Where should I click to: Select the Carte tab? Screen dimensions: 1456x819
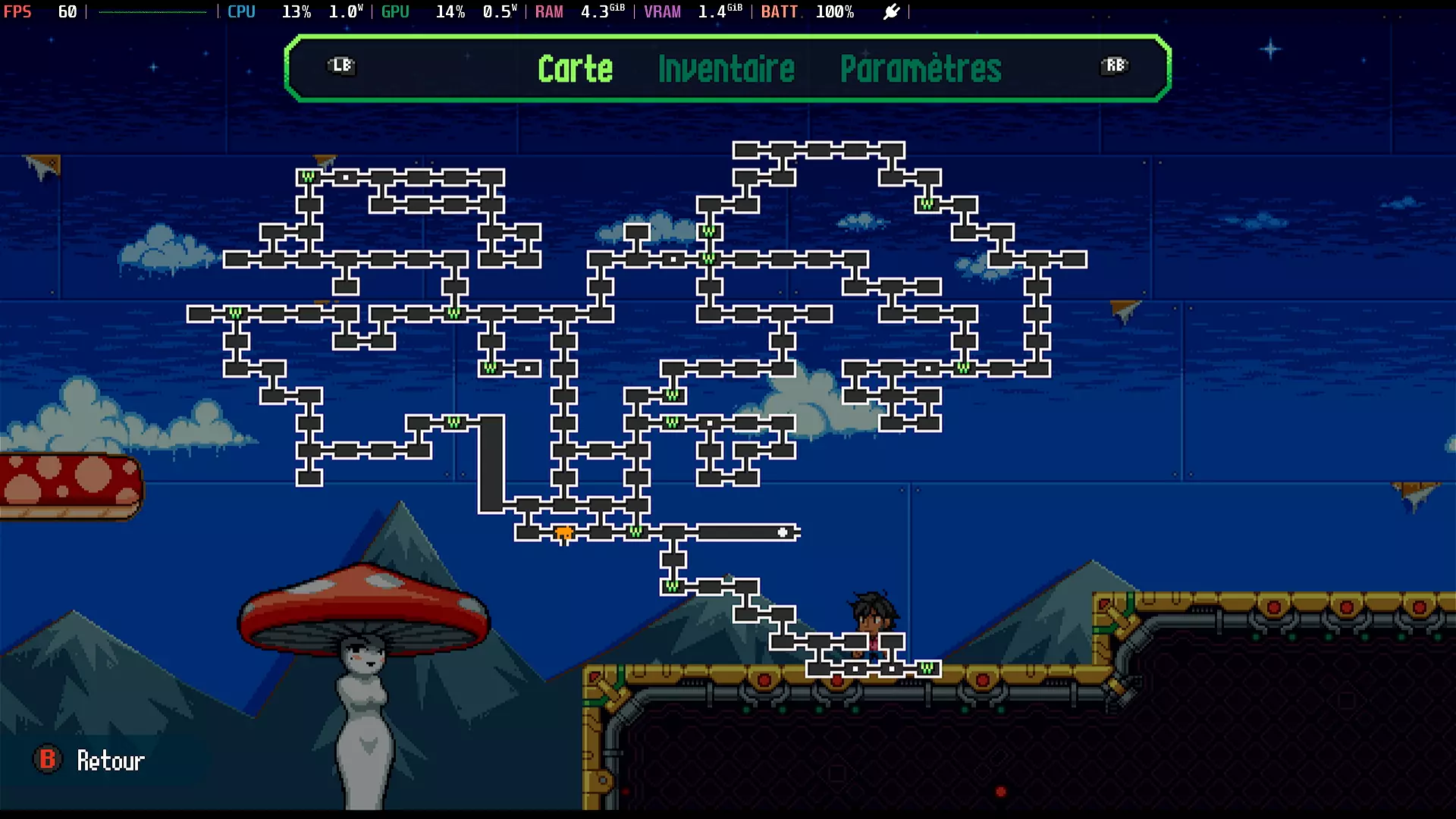pos(576,69)
